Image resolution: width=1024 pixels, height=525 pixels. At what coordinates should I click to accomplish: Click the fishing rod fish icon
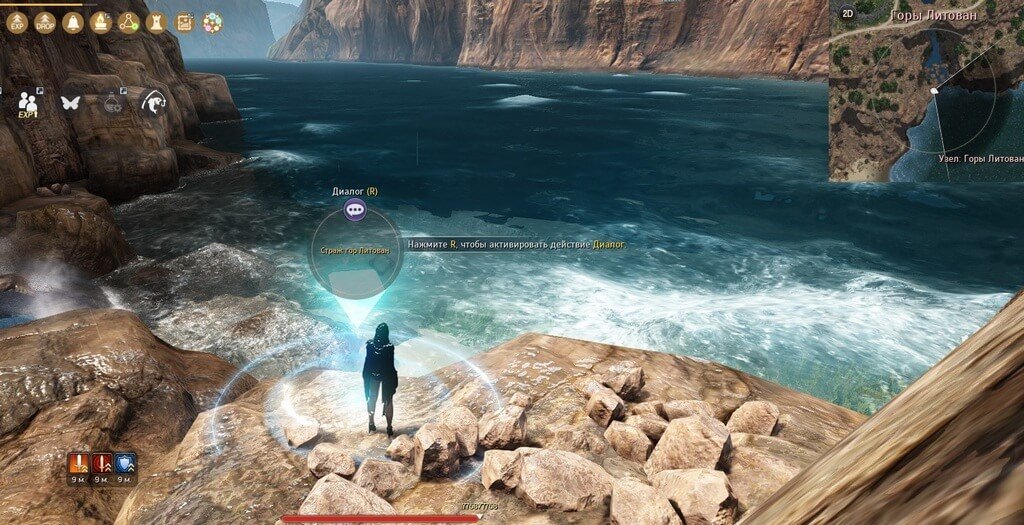click(x=155, y=101)
